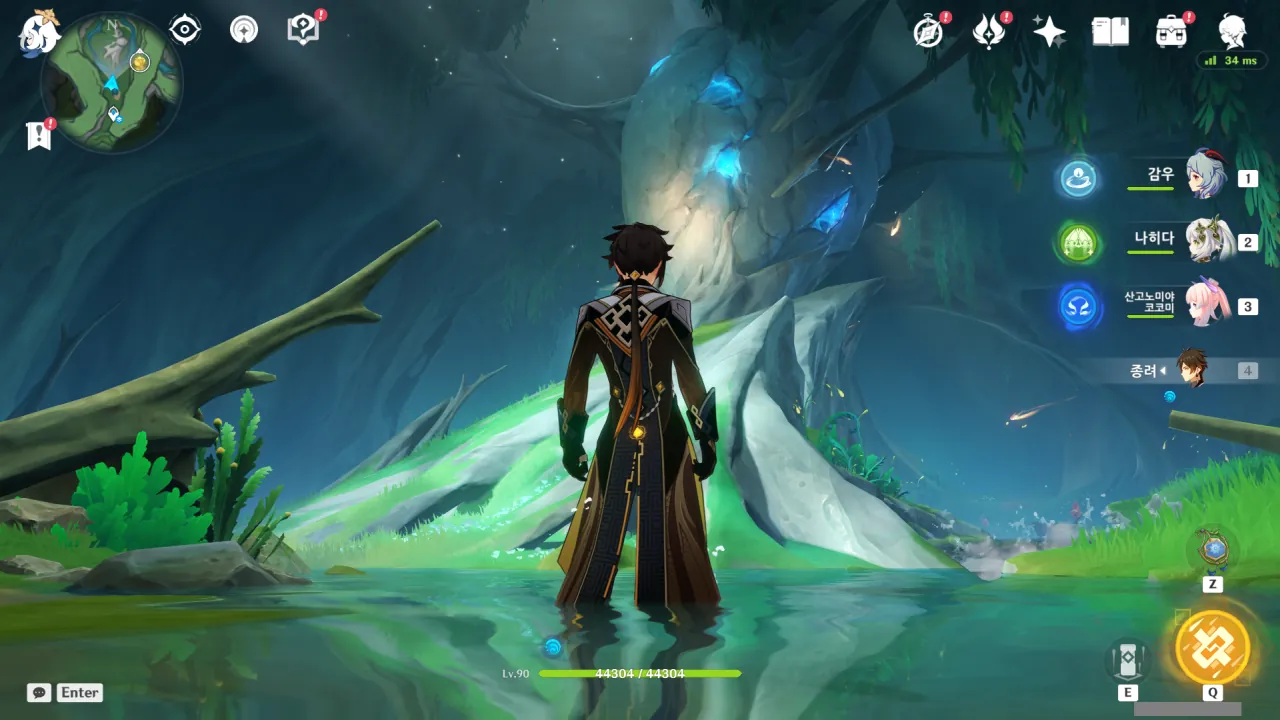This screenshot has width=1280, height=720.
Task: Switch to party member 산고노미야 코코미
Action: (x=1205, y=305)
